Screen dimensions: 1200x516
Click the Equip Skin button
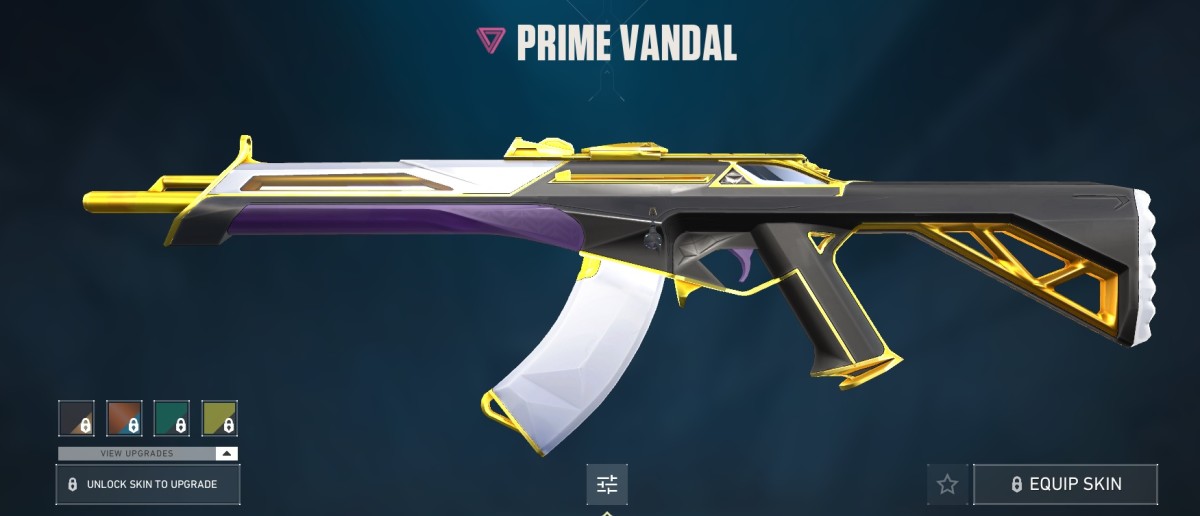point(1065,484)
